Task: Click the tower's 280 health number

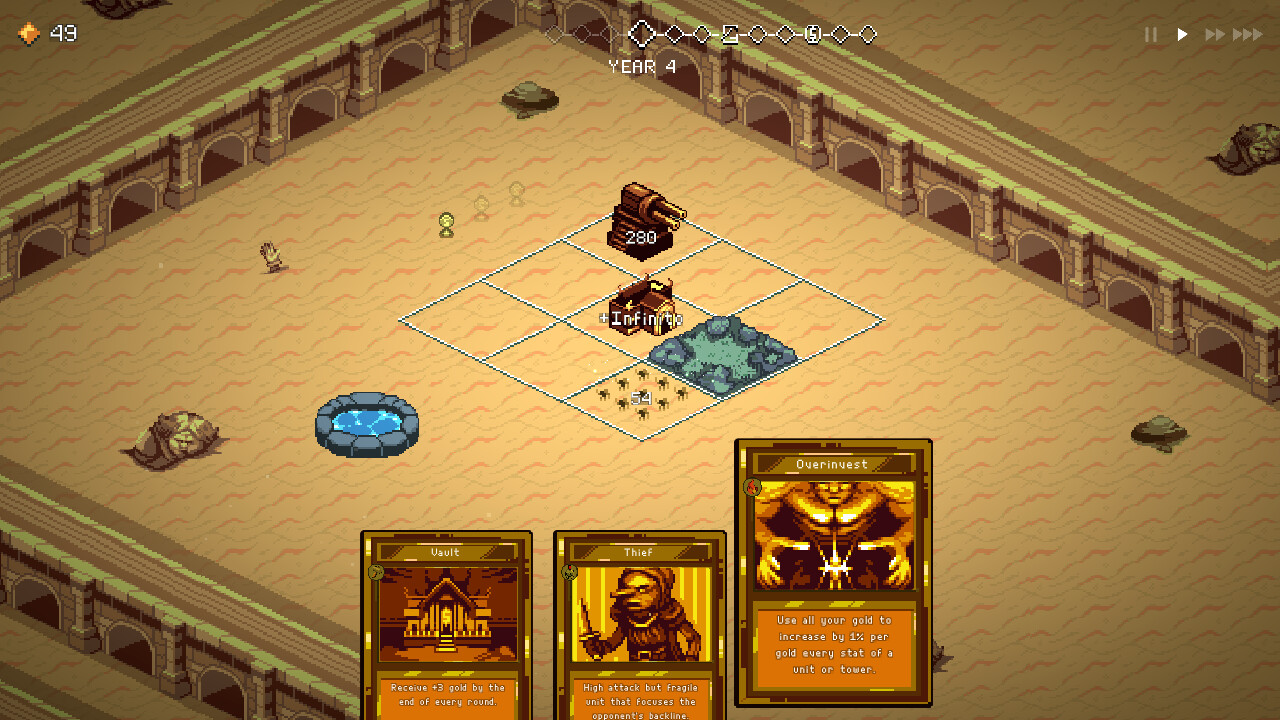Action: pos(639,238)
